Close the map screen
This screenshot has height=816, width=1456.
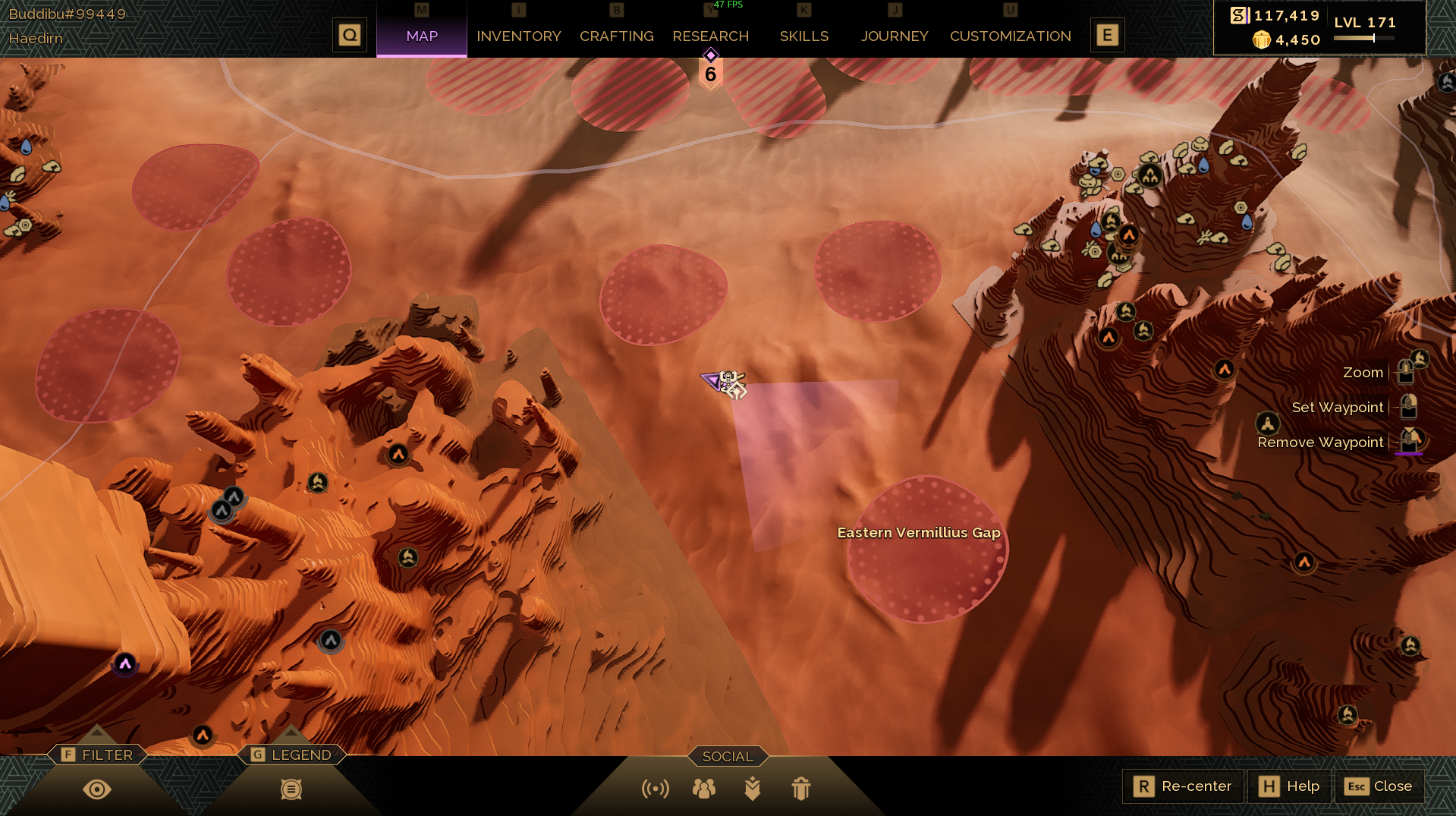point(1379,786)
